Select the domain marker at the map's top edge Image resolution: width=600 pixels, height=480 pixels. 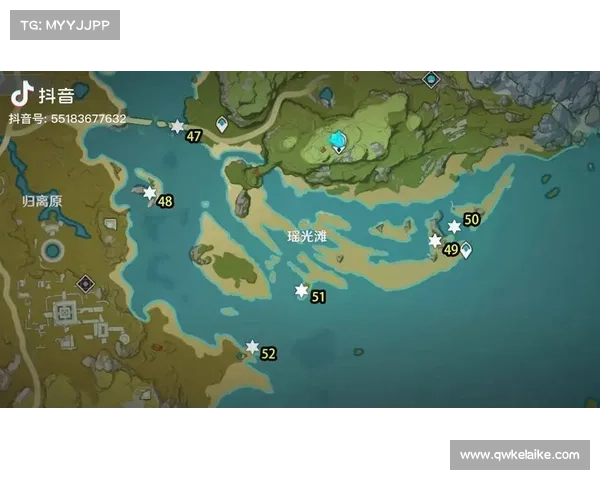pos(431,78)
